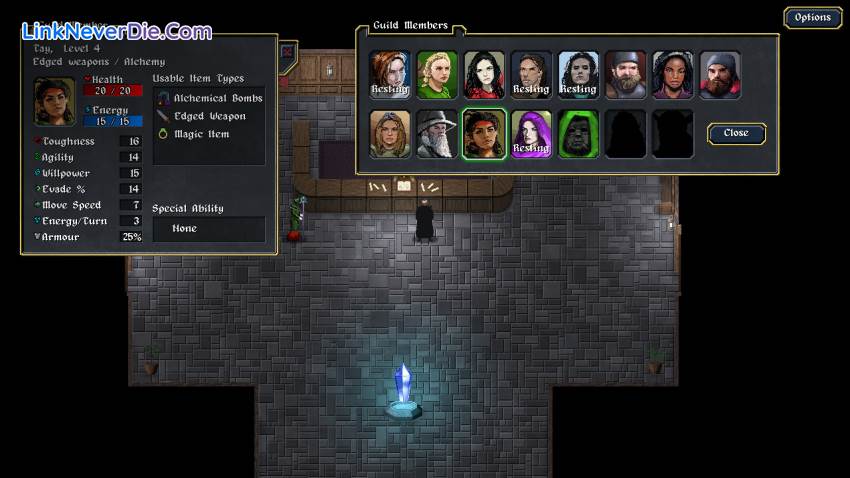Viewport: 850px width, 478px height.
Task: Select the resting red-haired woman portrait
Action: click(390, 75)
